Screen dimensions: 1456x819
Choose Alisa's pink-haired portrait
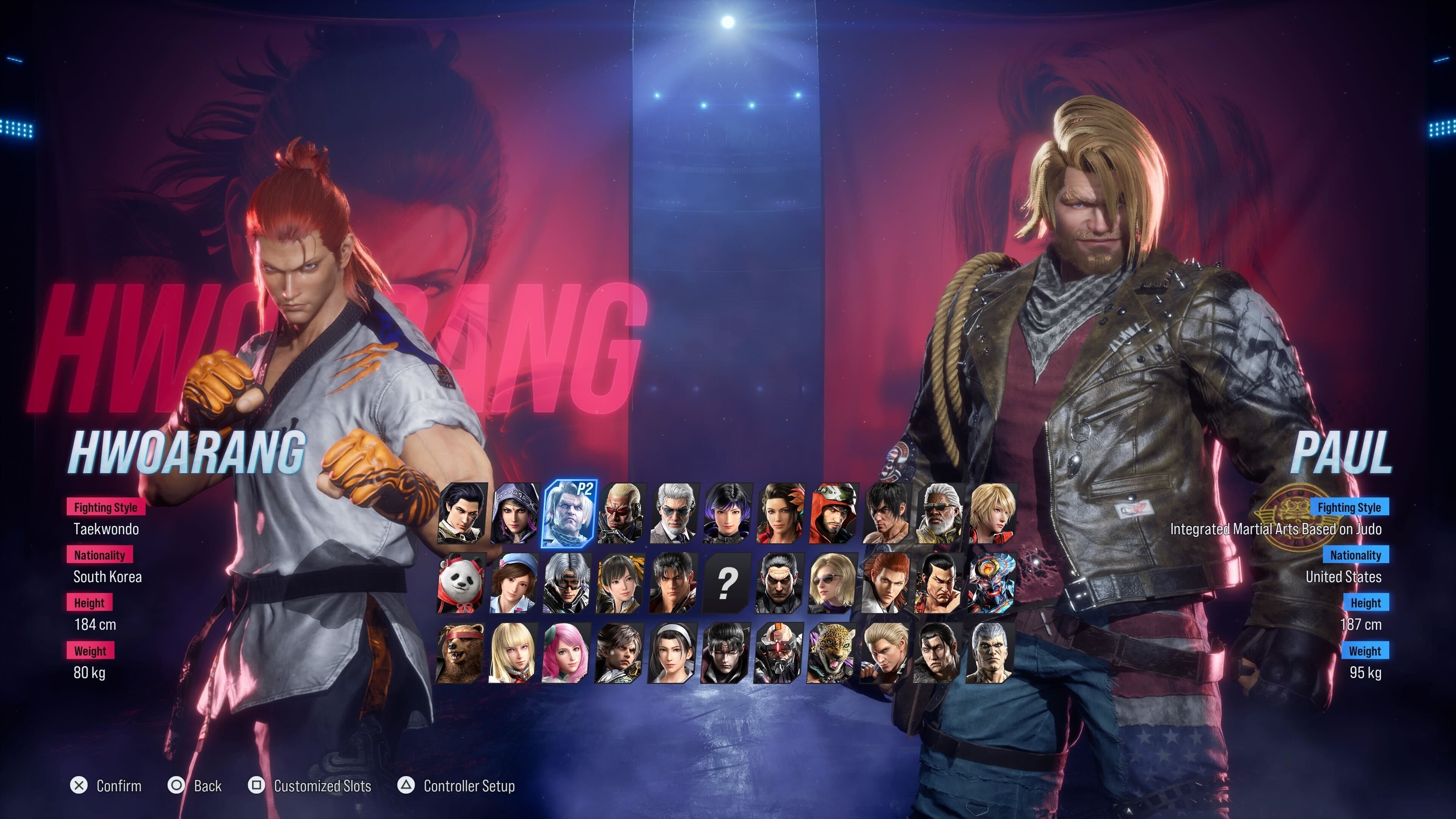pyautogui.click(x=567, y=654)
